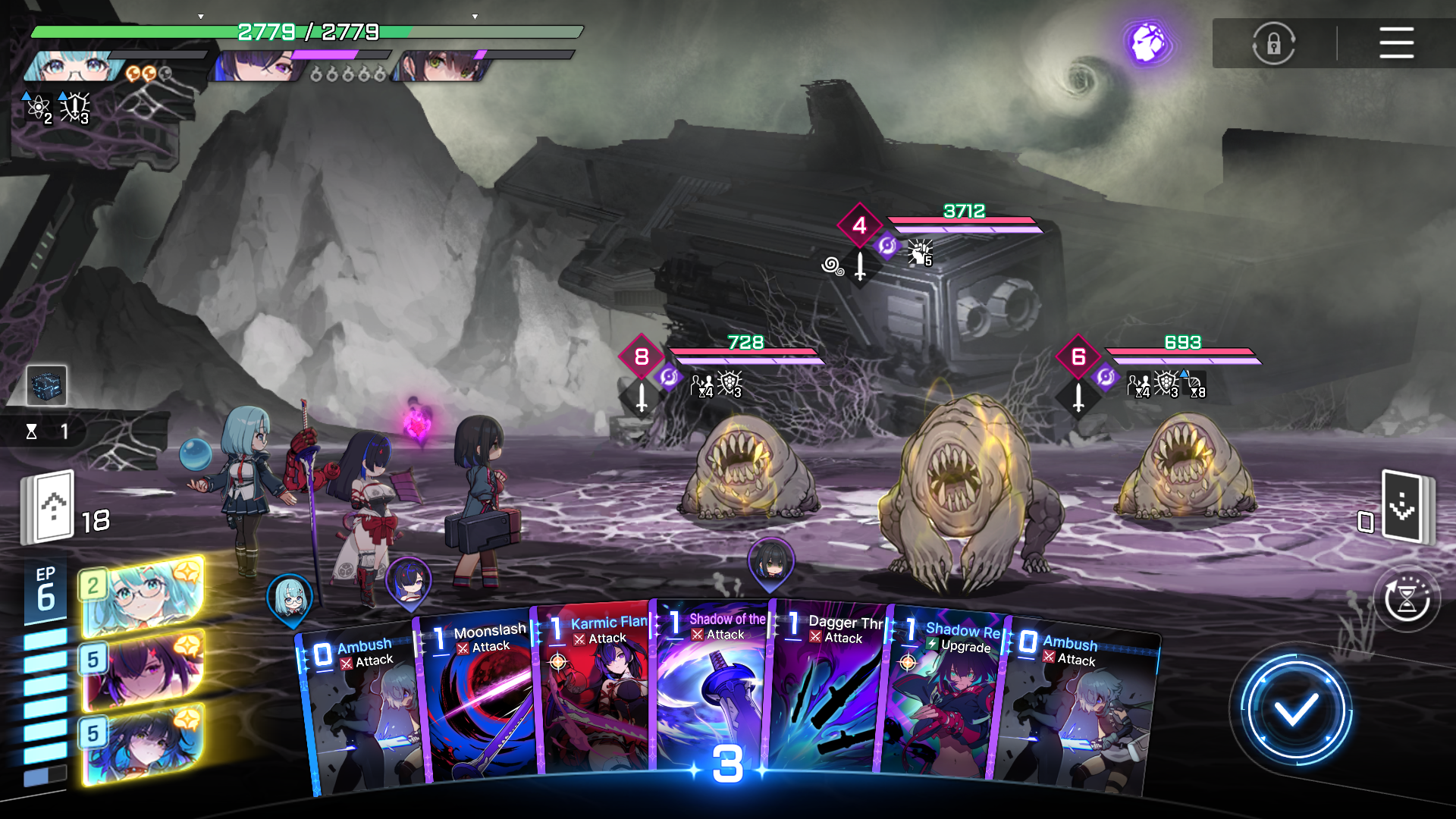Open the blue cube item icon

pos(46,384)
